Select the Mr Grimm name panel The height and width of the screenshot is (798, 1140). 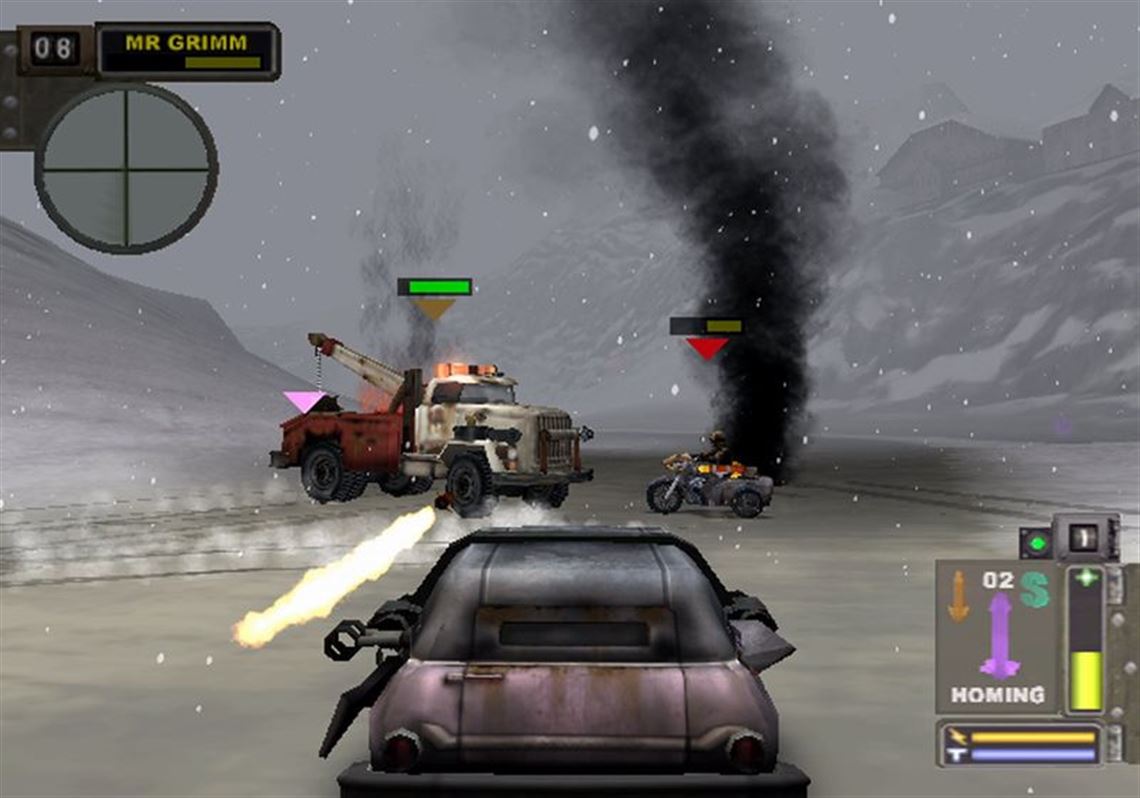(x=187, y=51)
